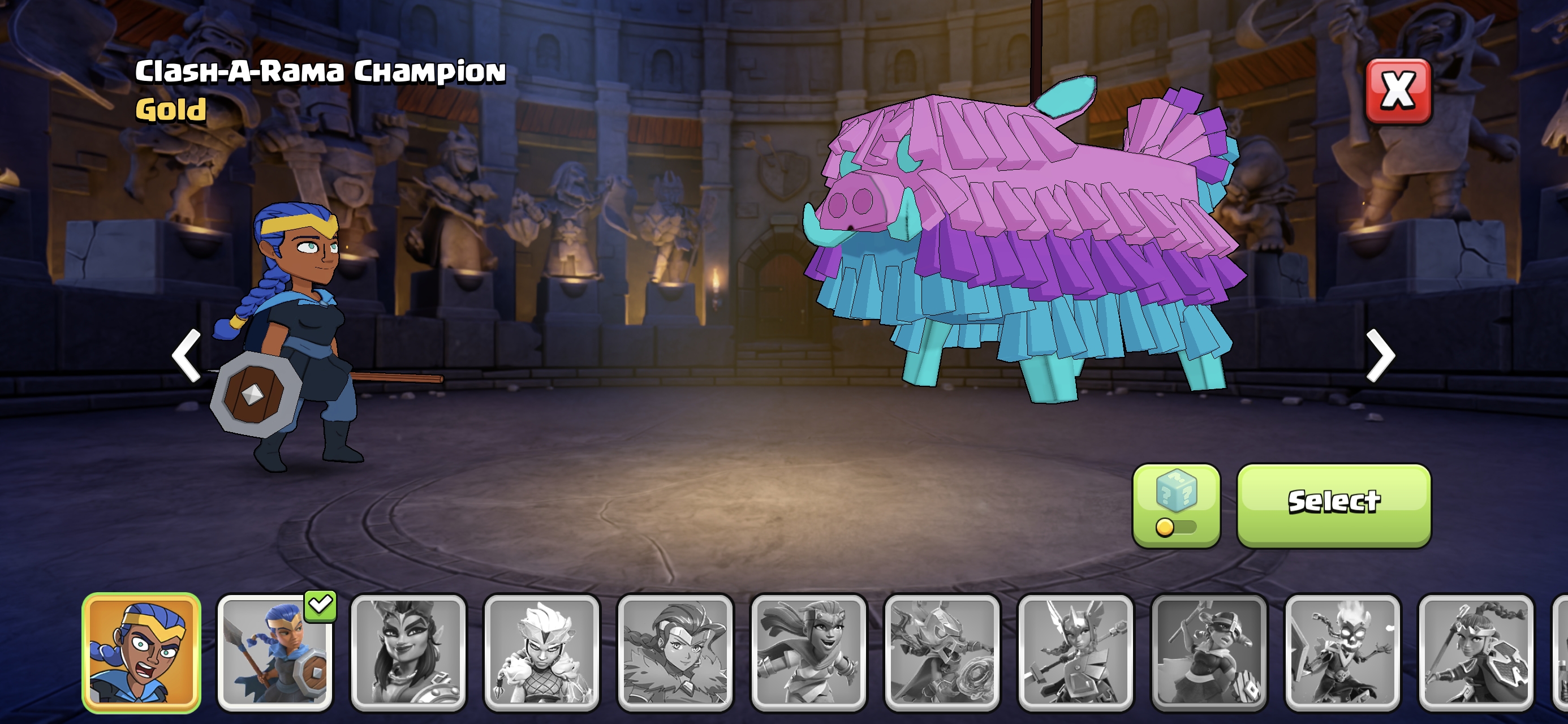1568x724 pixels.
Task: Select the crowned champion with patterned shield
Action: pos(1476,652)
